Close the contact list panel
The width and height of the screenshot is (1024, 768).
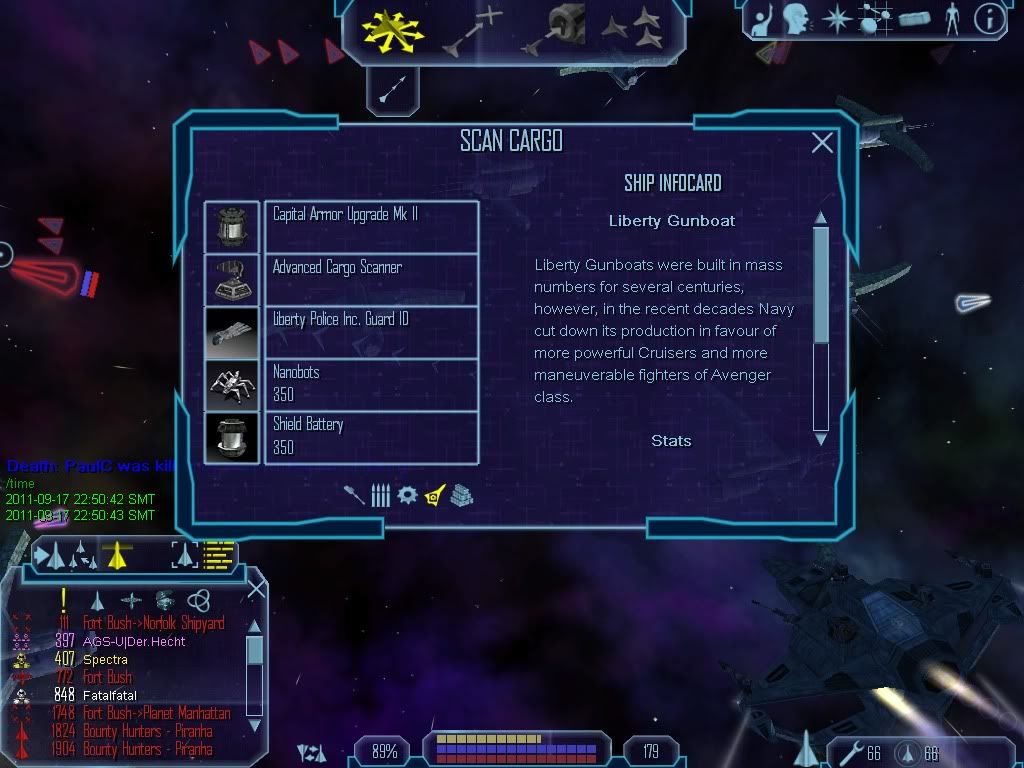[x=256, y=588]
